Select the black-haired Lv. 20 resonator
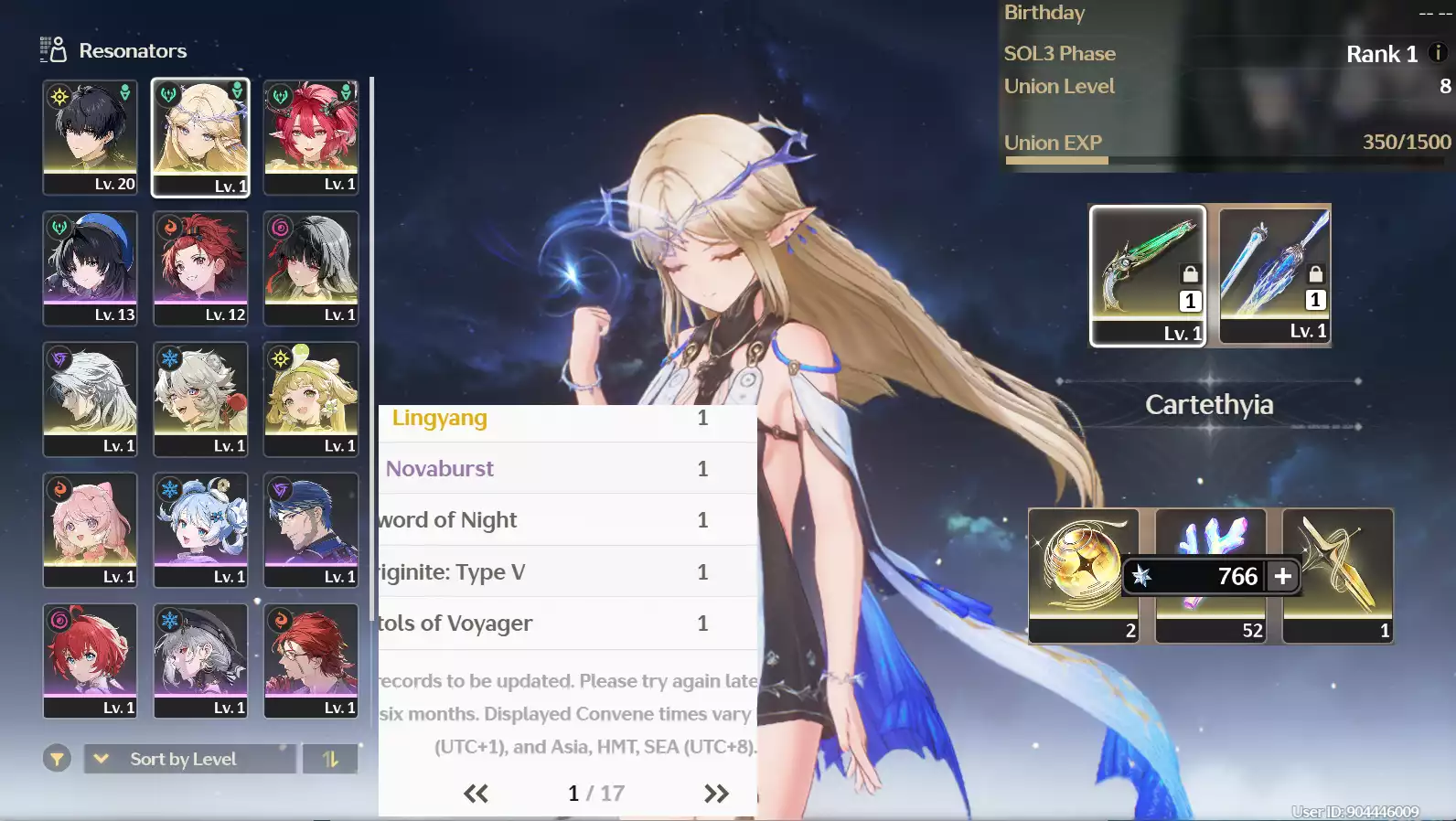Viewport: 1456px width, 821px height. 90,136
